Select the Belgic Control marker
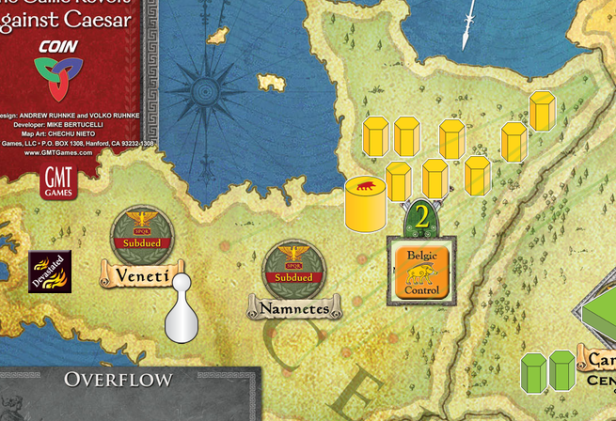The image size is (616, 421). coord(422,272)
